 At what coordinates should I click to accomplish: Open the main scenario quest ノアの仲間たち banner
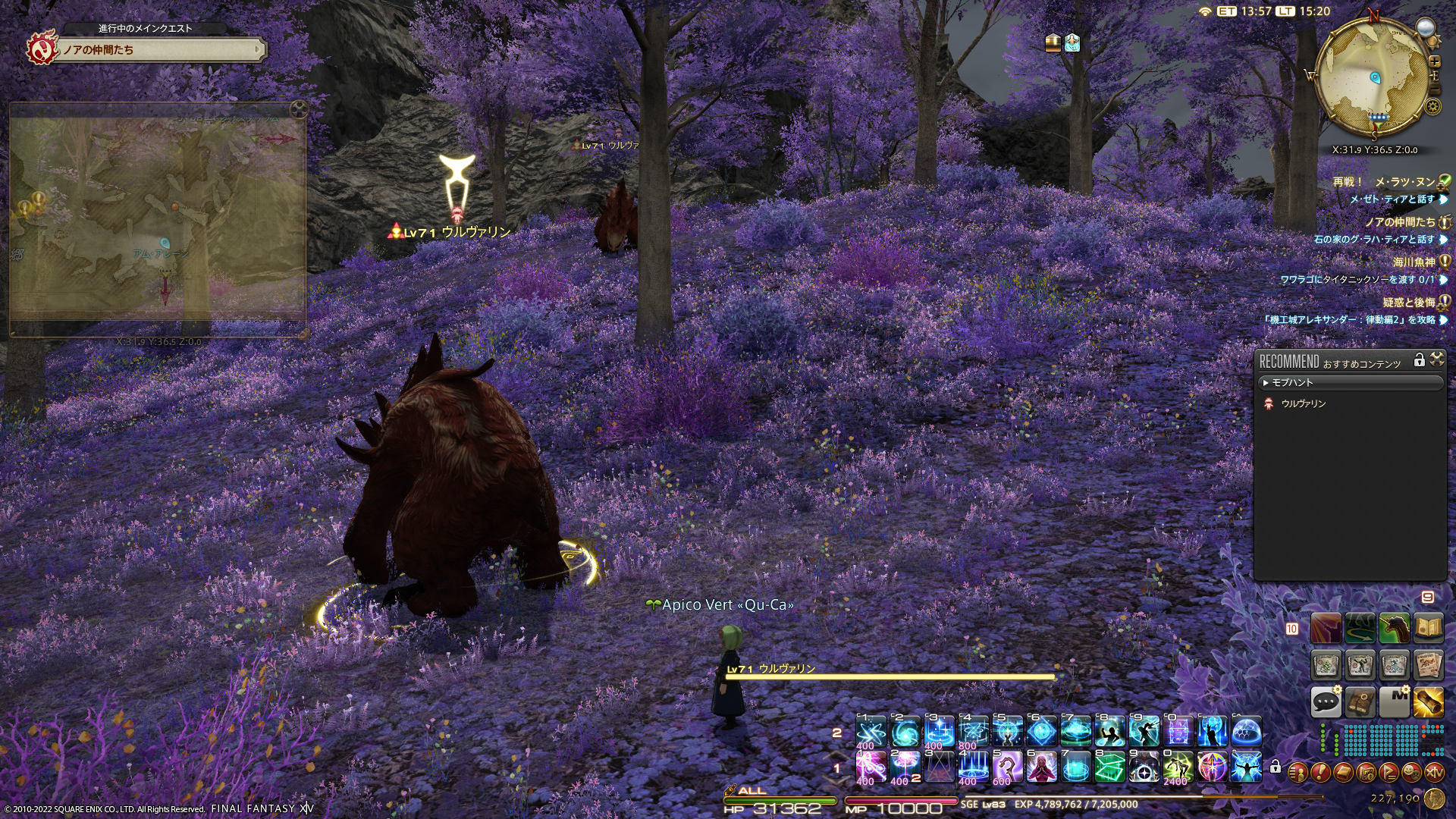tap(159, 50)
